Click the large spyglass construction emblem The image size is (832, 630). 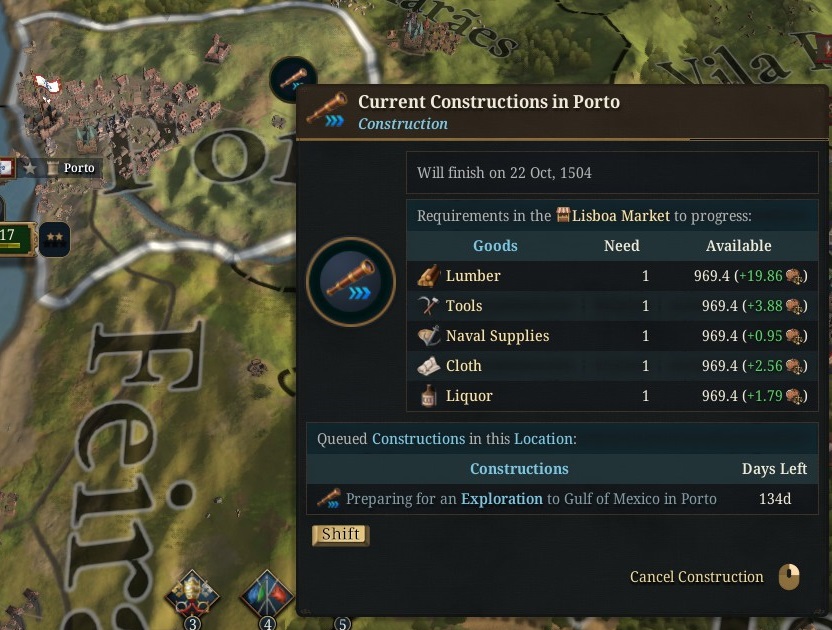351,281
